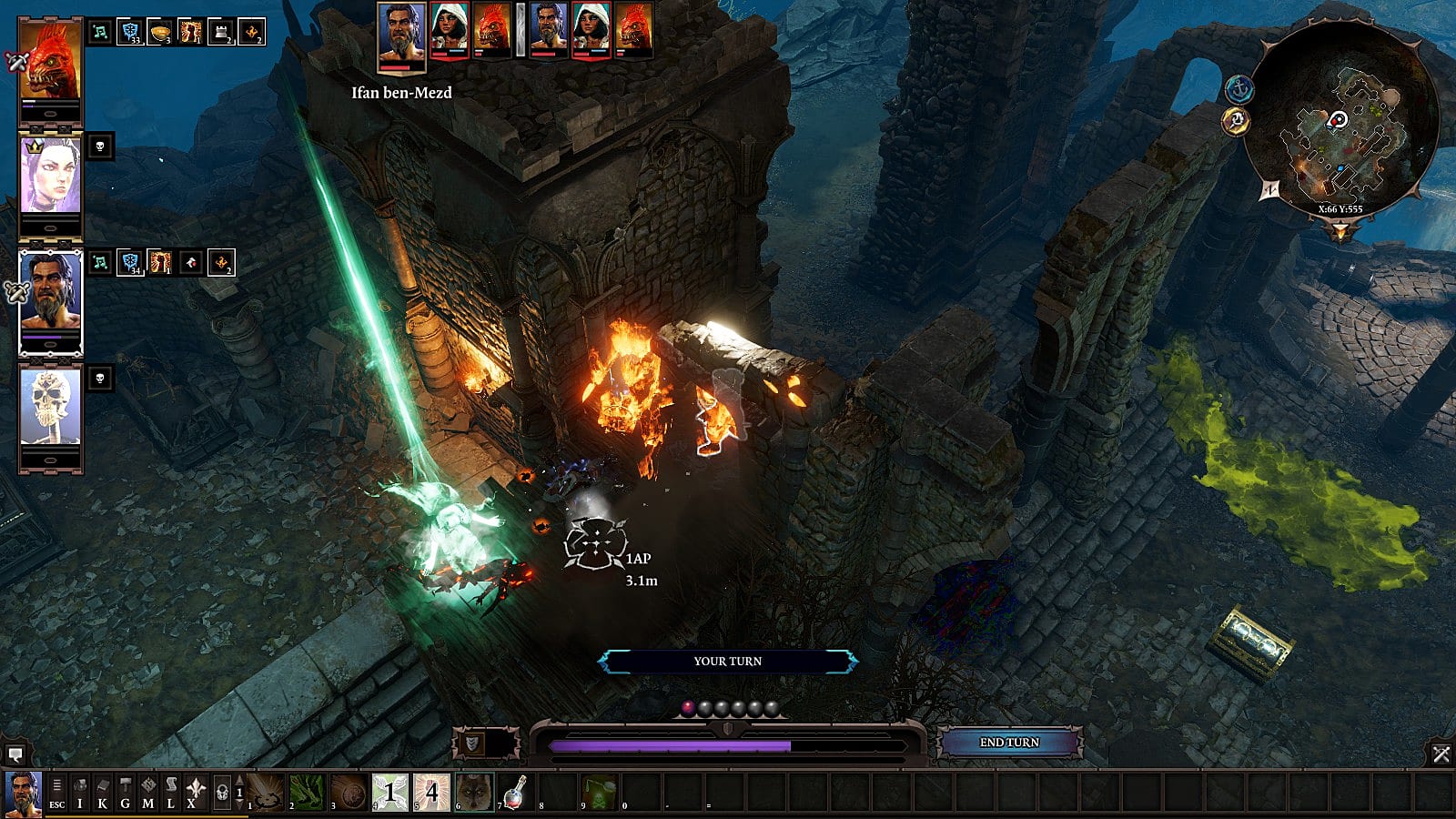Click the anchor waypoint button beside minimap
Image resolution: width=1456 pixels, height=819 pixels.
pyautogui.click(x=1239, y=89)
